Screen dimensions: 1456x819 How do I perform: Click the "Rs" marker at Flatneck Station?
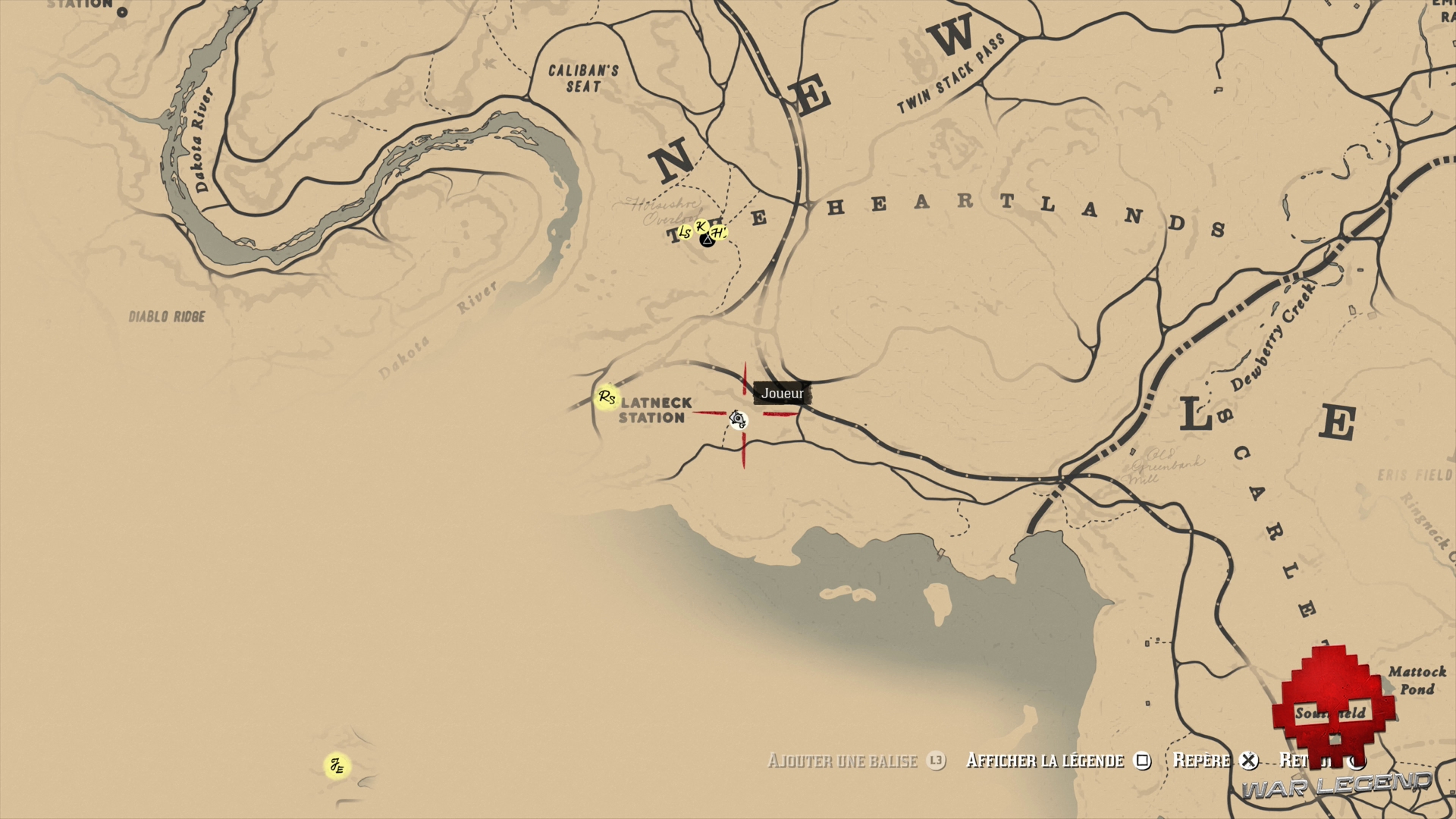click(x=606, y=395)
